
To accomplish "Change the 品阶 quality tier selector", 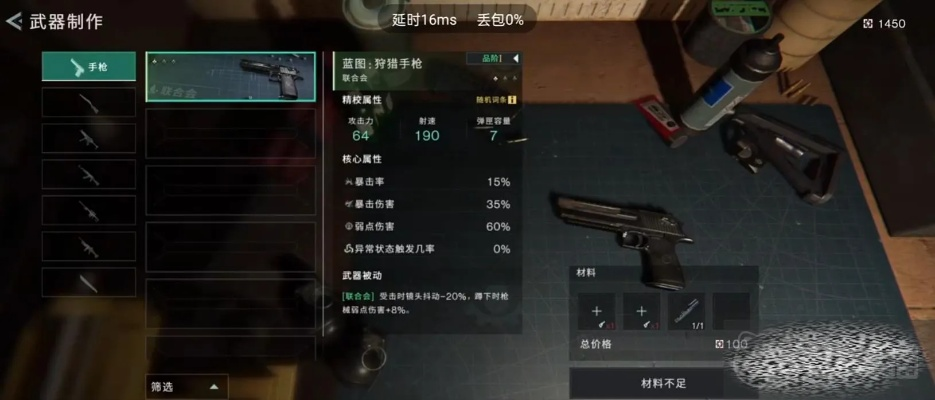I will (x=495, y=59).
